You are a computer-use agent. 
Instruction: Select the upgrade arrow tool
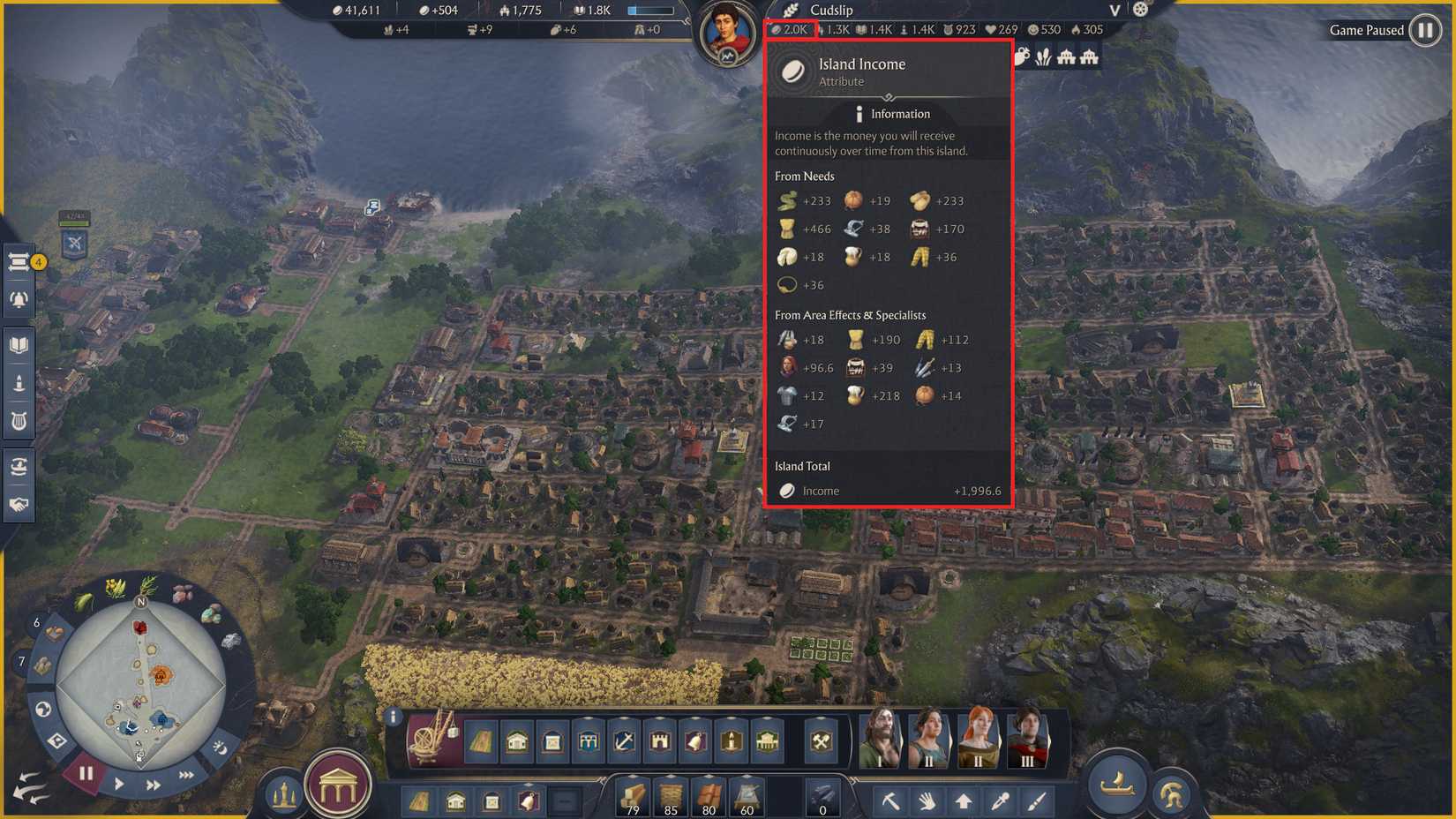(x=965, y=800)
